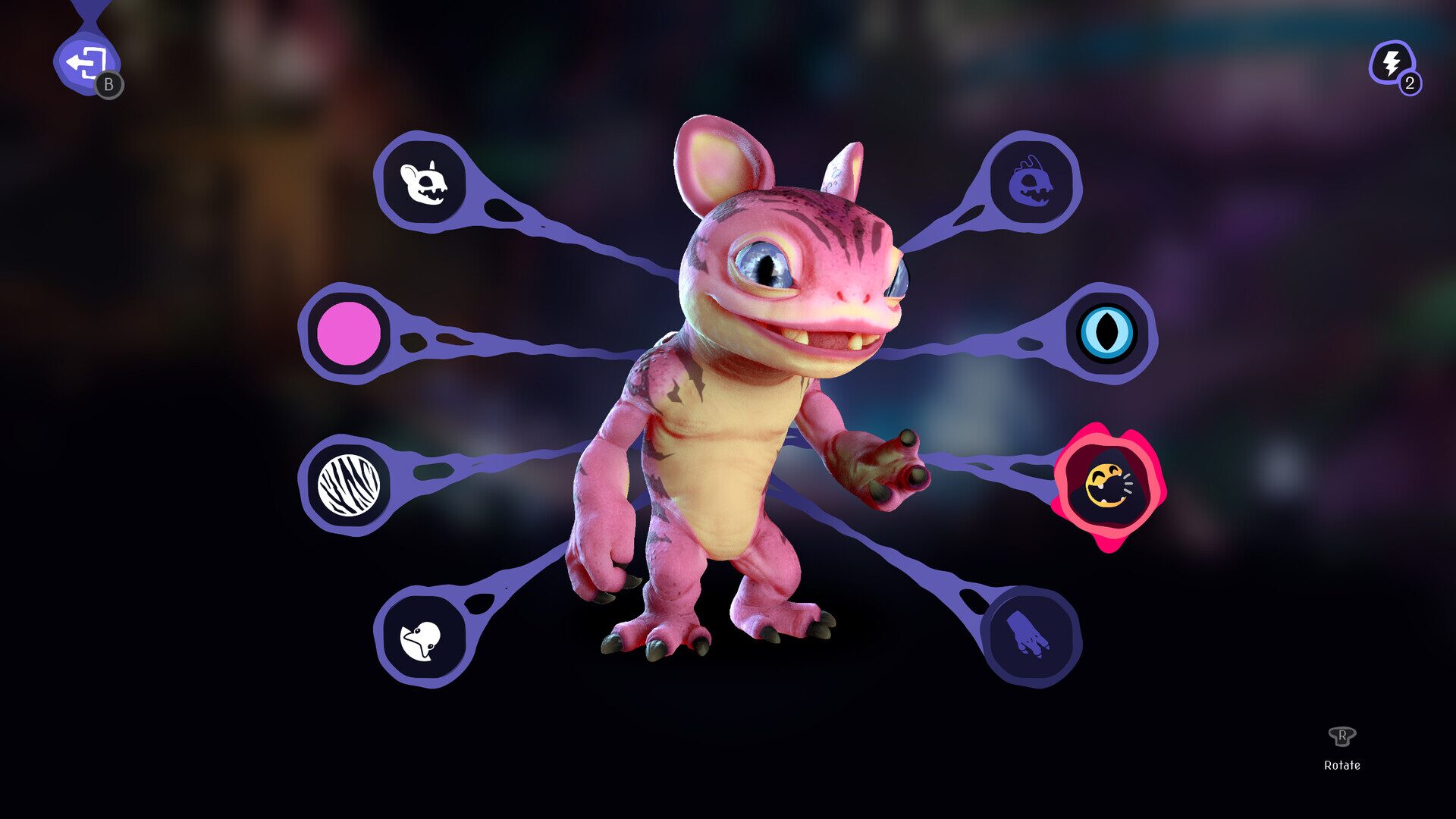Viewport: 1456px width, 819px height.
Task: Select the pink body color swatch
Action: pyautogui.click(x=348, y=334)
